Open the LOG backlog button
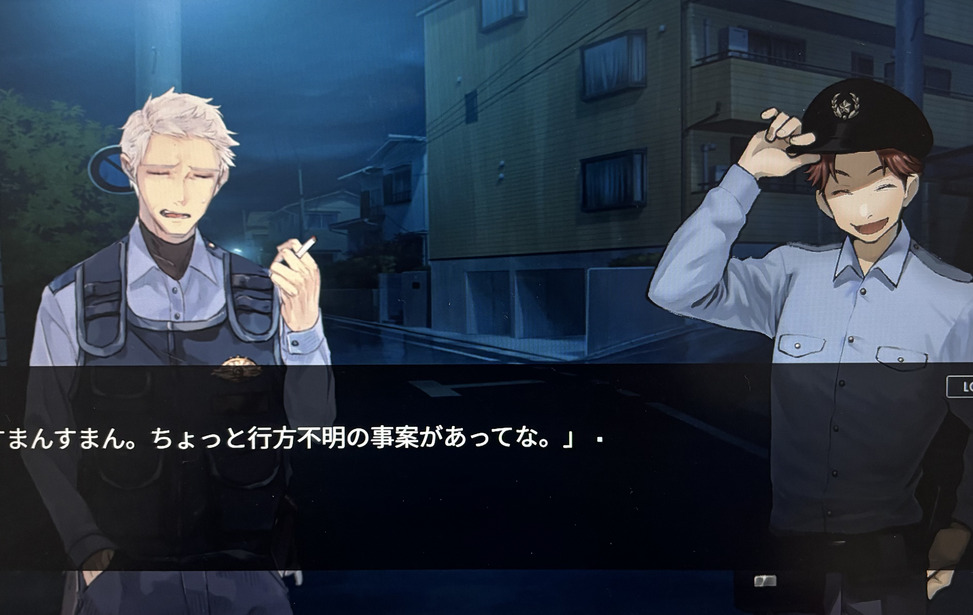Viewport: 973px width, 615px height. click(x=961, y=387)
